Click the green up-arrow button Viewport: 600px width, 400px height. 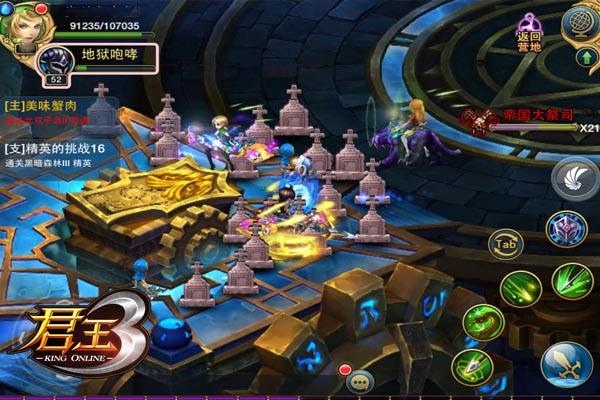click(x=583, y=58)
